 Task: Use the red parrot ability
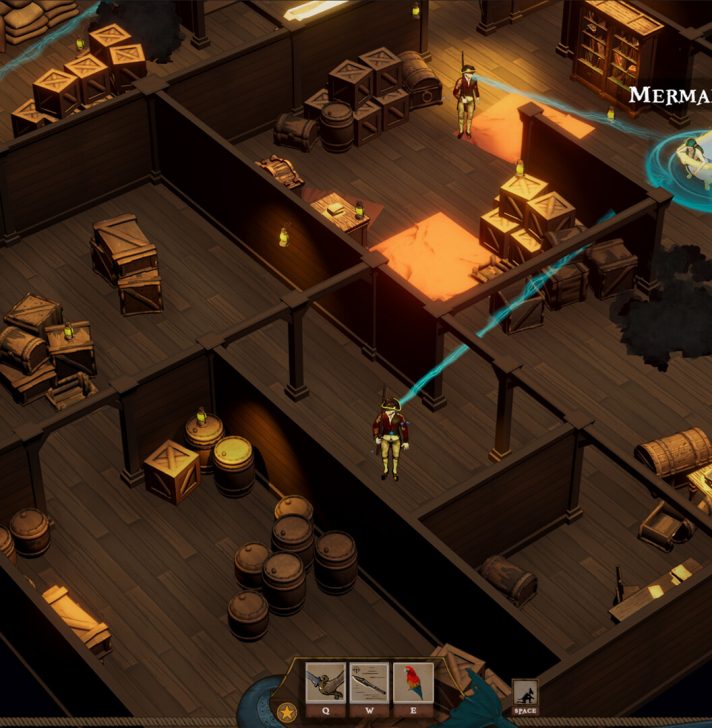[412, 682]
